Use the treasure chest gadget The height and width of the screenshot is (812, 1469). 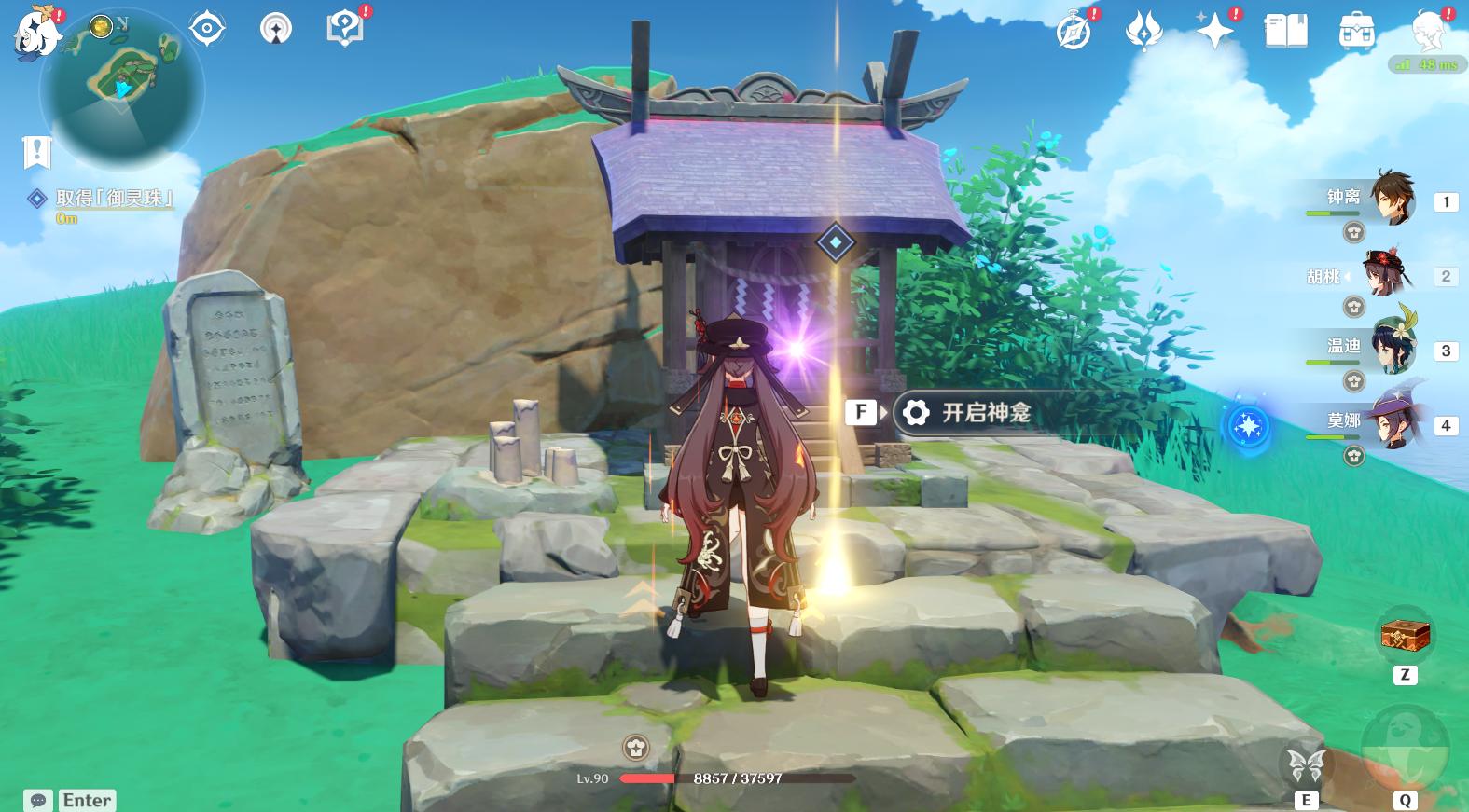click(1405, 637)
